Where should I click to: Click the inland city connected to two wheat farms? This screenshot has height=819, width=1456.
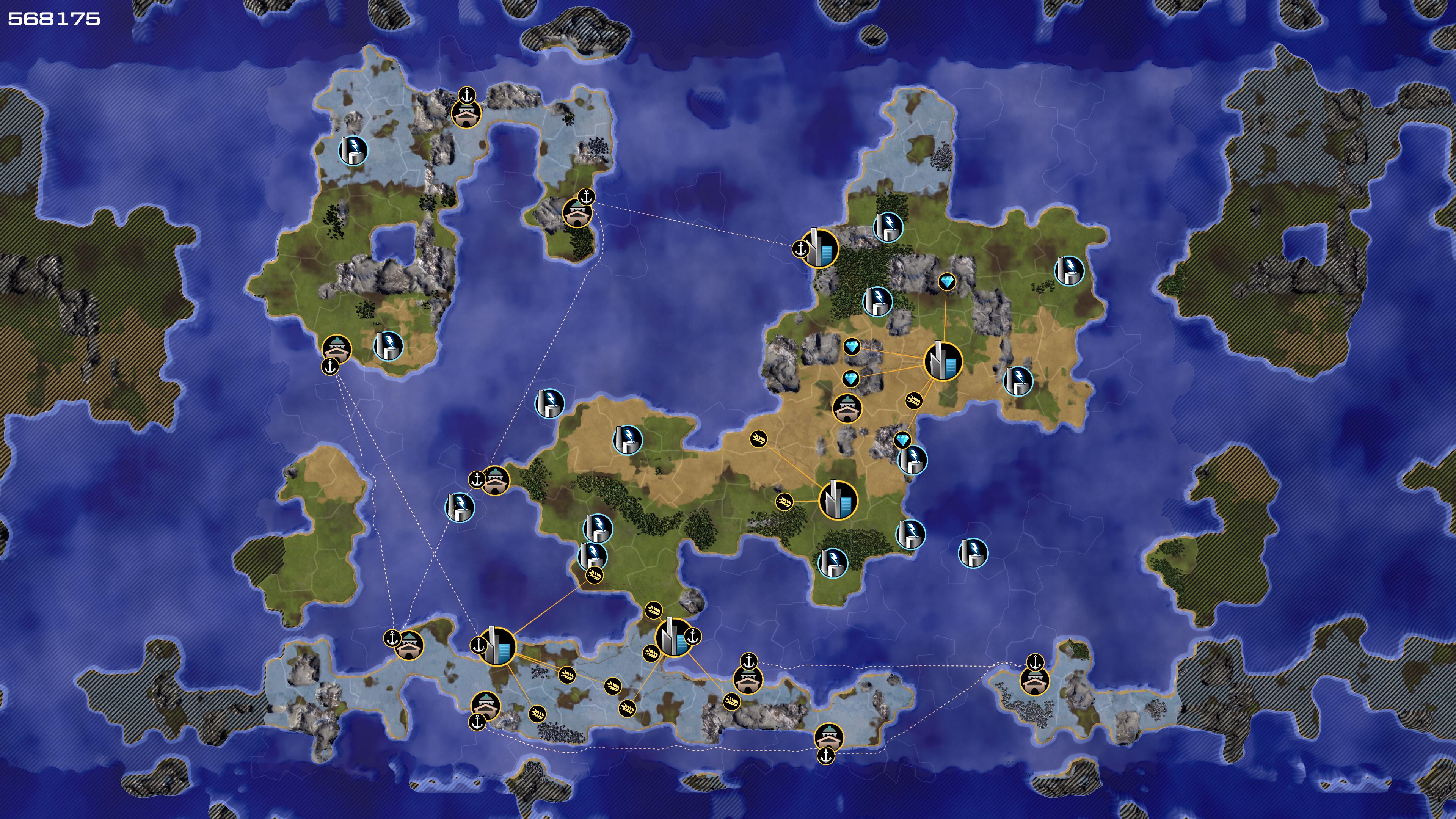point(838,500)
